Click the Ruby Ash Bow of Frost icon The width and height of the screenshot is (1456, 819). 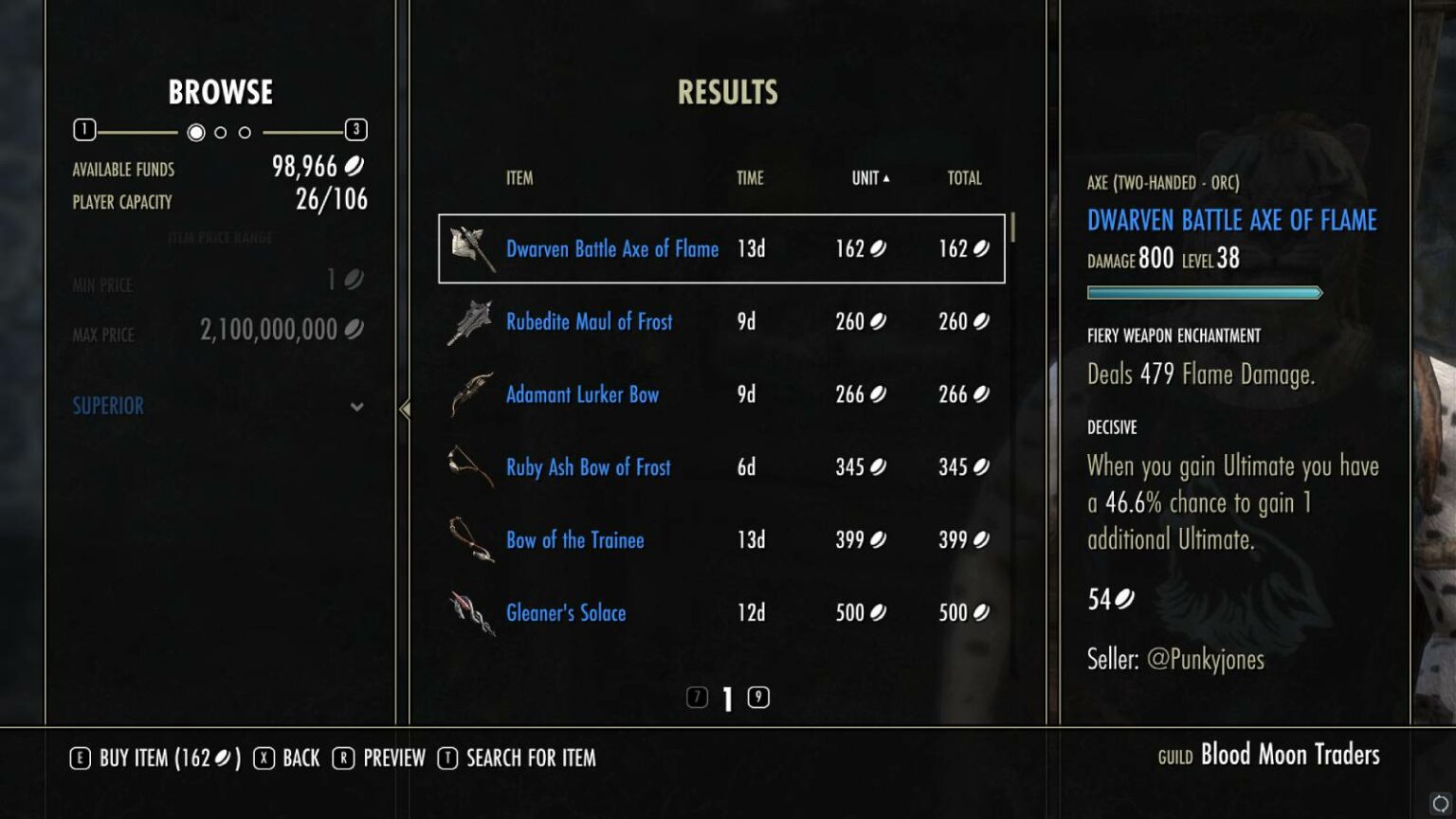click(x=471, y=466)
